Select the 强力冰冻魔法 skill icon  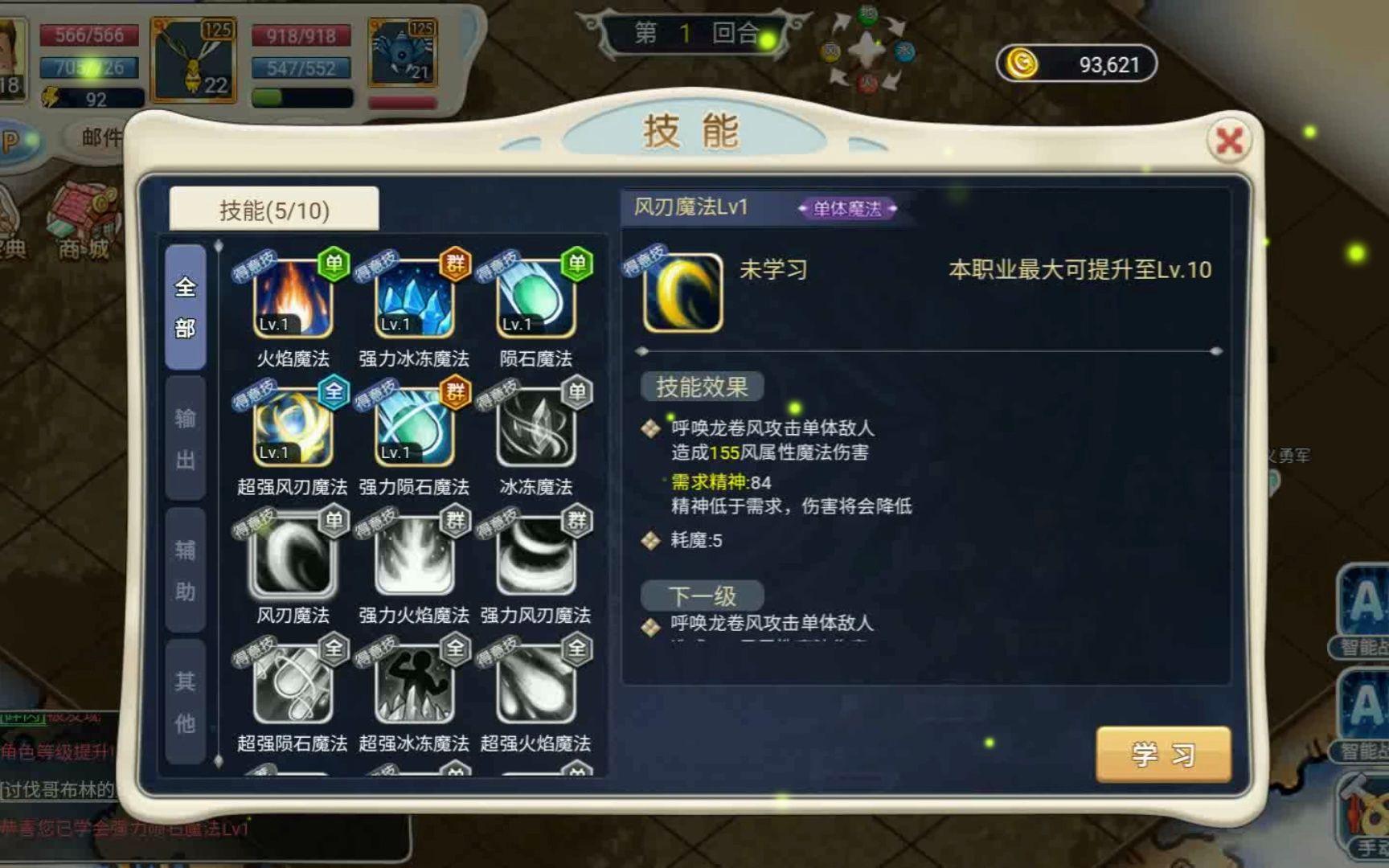(414, 299)
